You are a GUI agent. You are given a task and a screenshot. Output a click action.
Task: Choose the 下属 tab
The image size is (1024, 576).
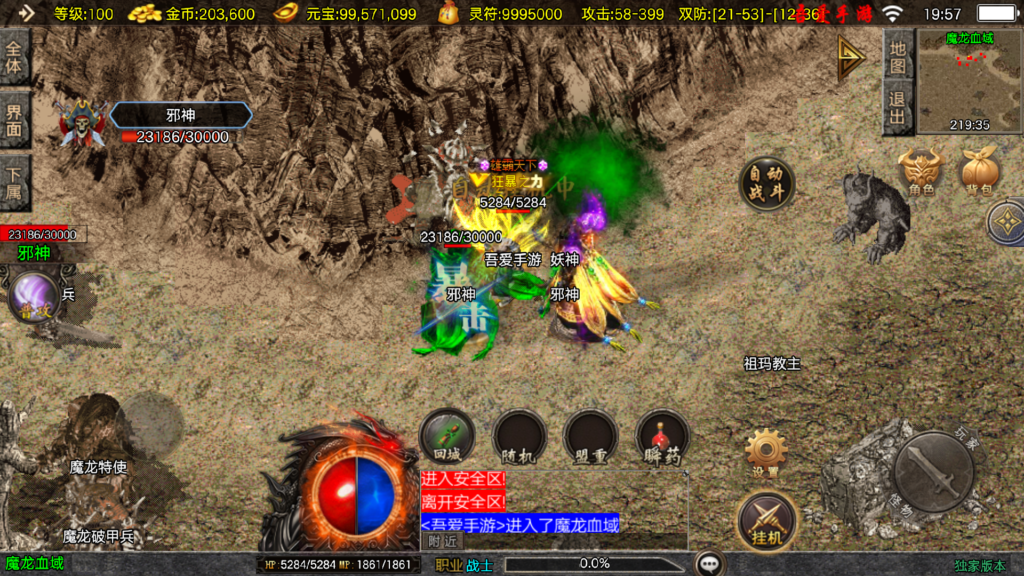pyautogui.click(x=14, y=180)
